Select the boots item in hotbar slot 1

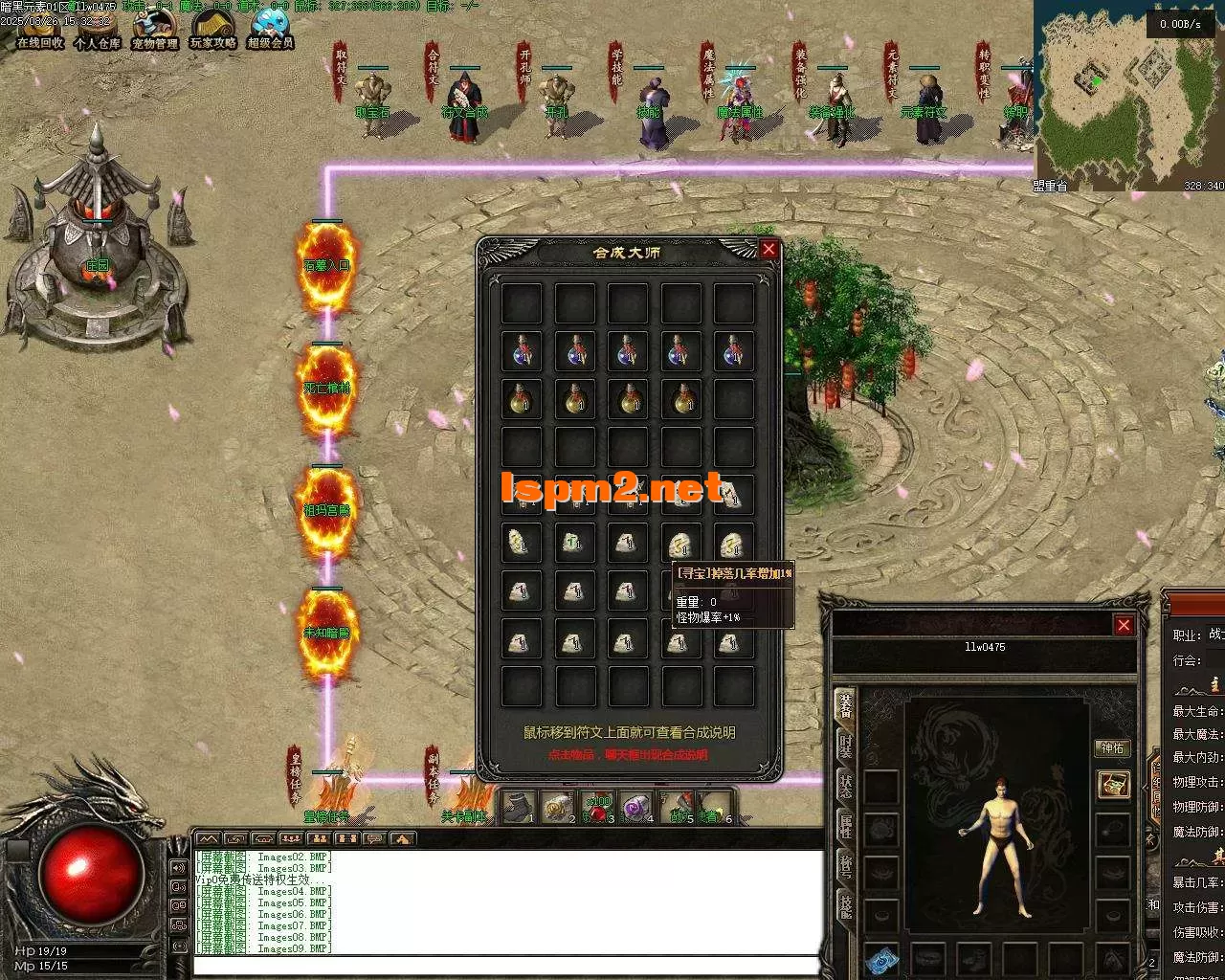pyautogui.click(x=519, y=808)
